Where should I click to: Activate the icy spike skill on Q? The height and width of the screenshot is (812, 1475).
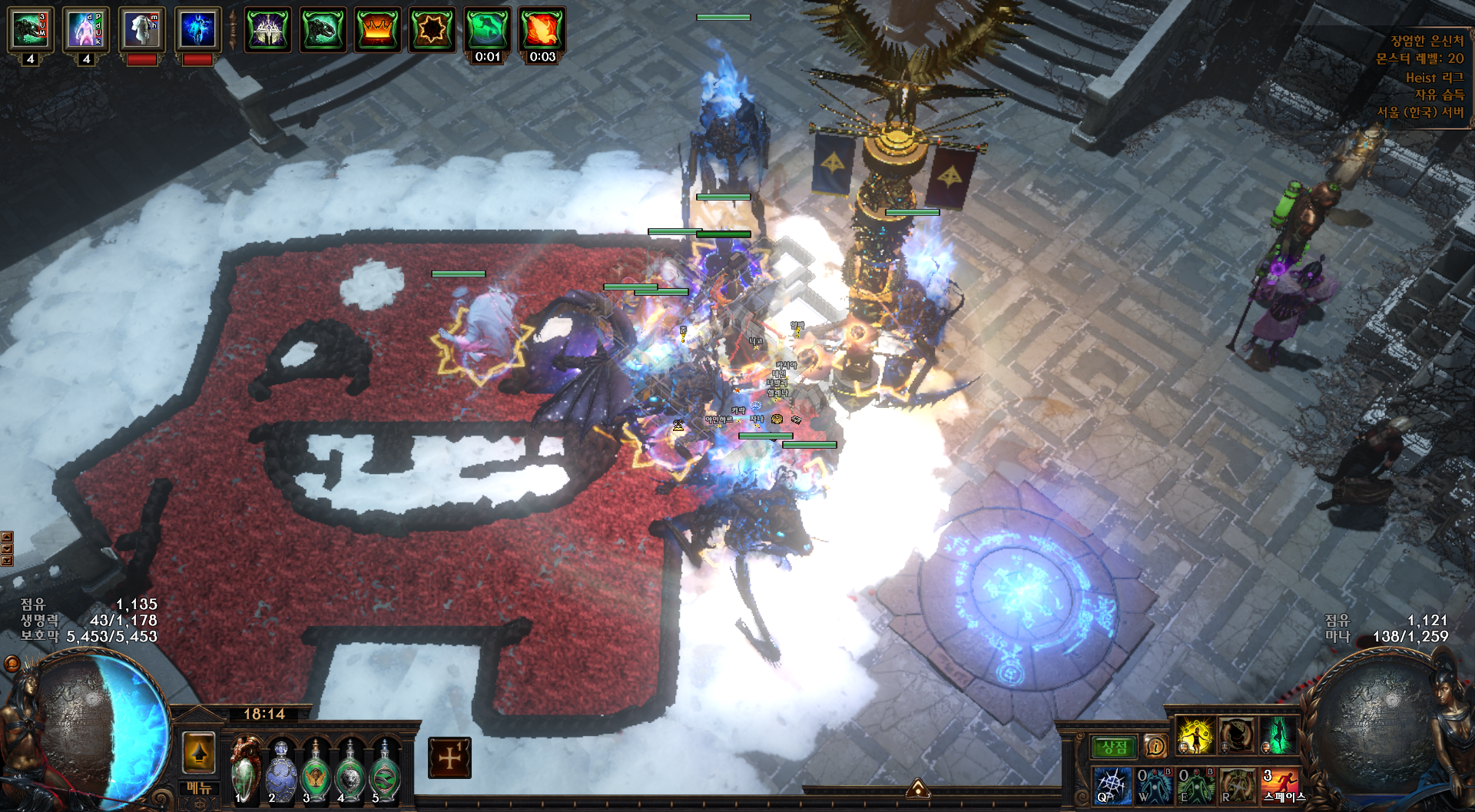coord(1112,786)
